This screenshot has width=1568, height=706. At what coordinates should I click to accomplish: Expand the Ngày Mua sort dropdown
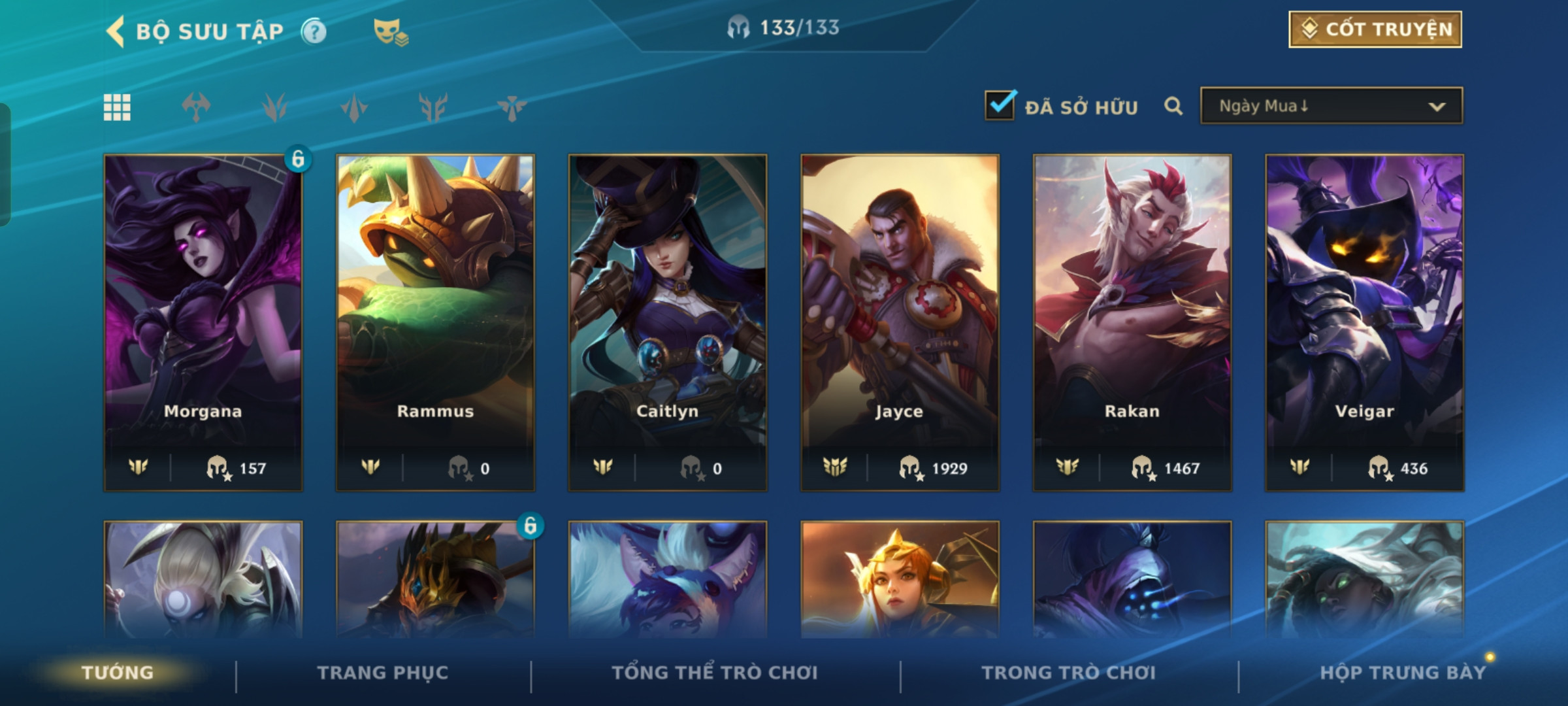point(1331,106)
